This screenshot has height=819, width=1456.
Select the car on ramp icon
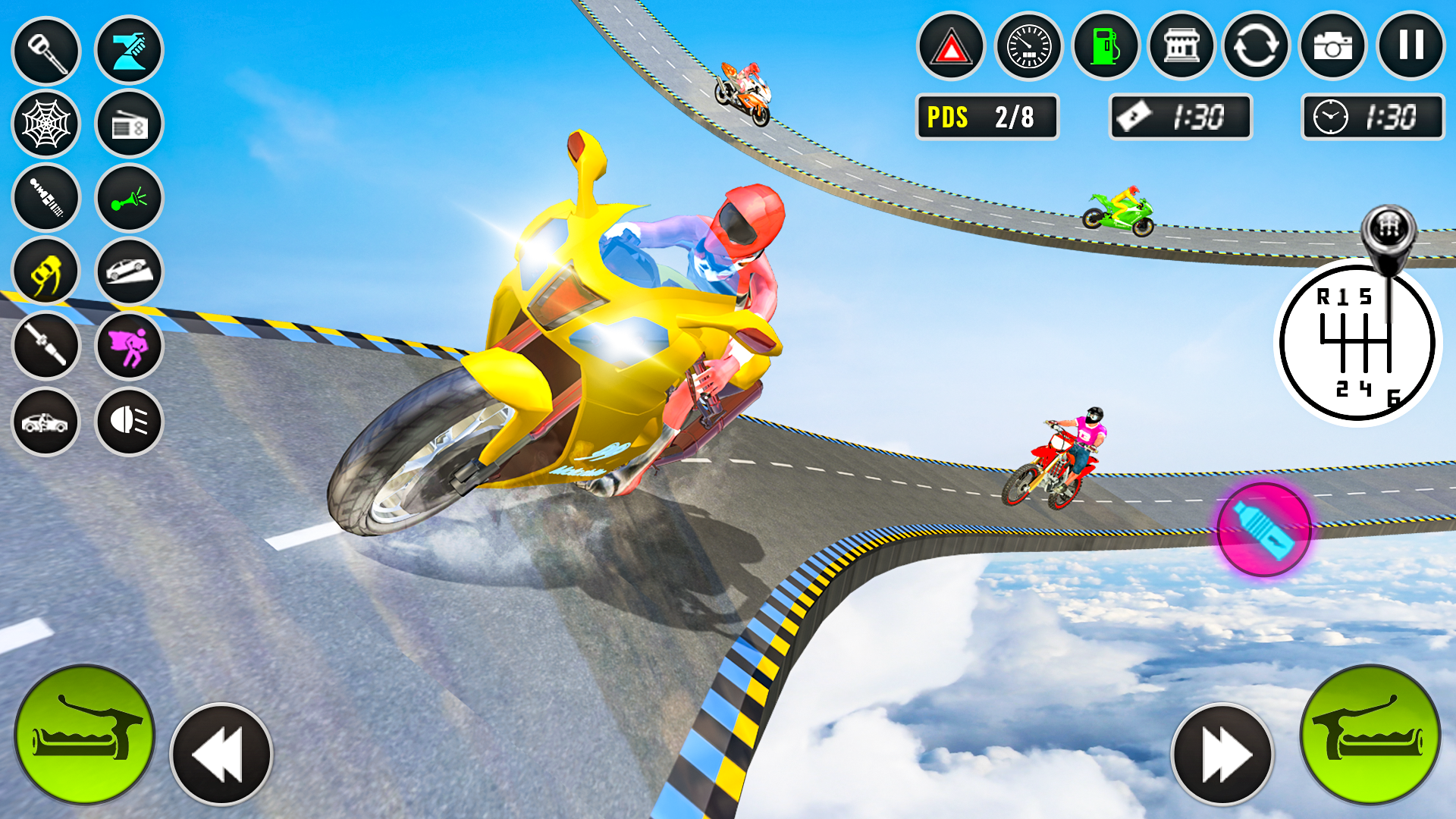[x=129, y=272]
